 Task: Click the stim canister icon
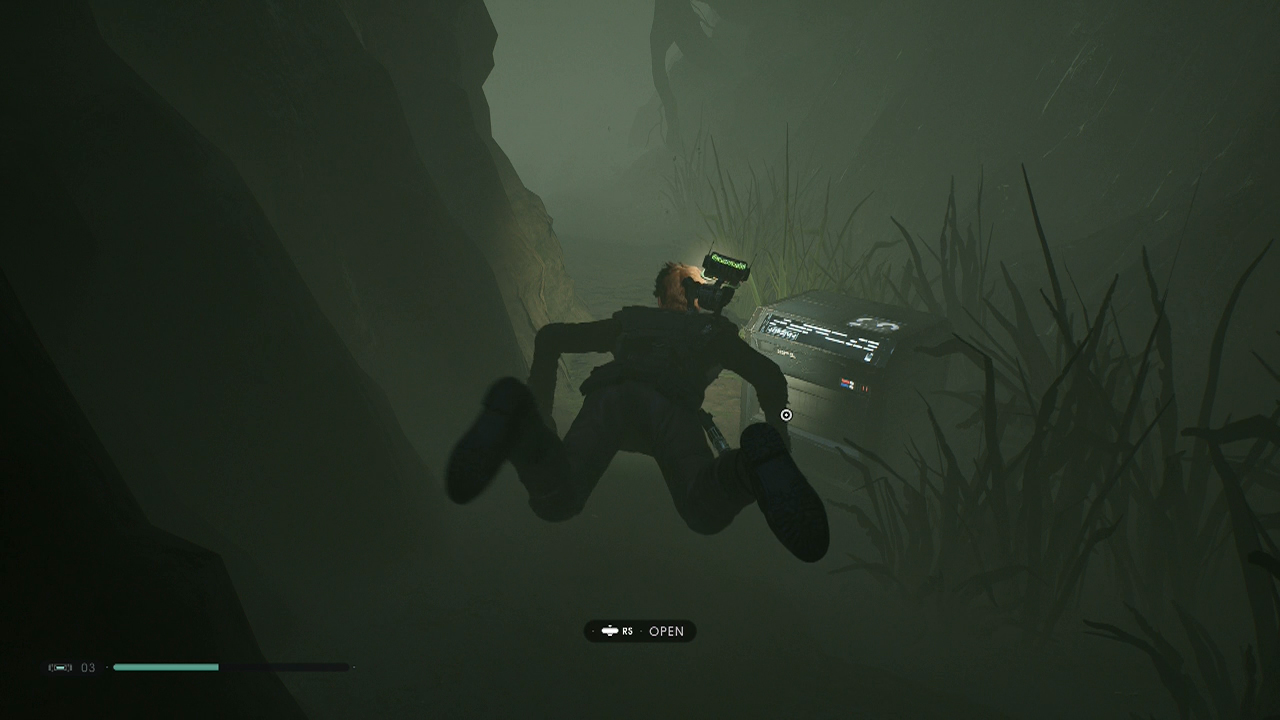coord(60,667)
